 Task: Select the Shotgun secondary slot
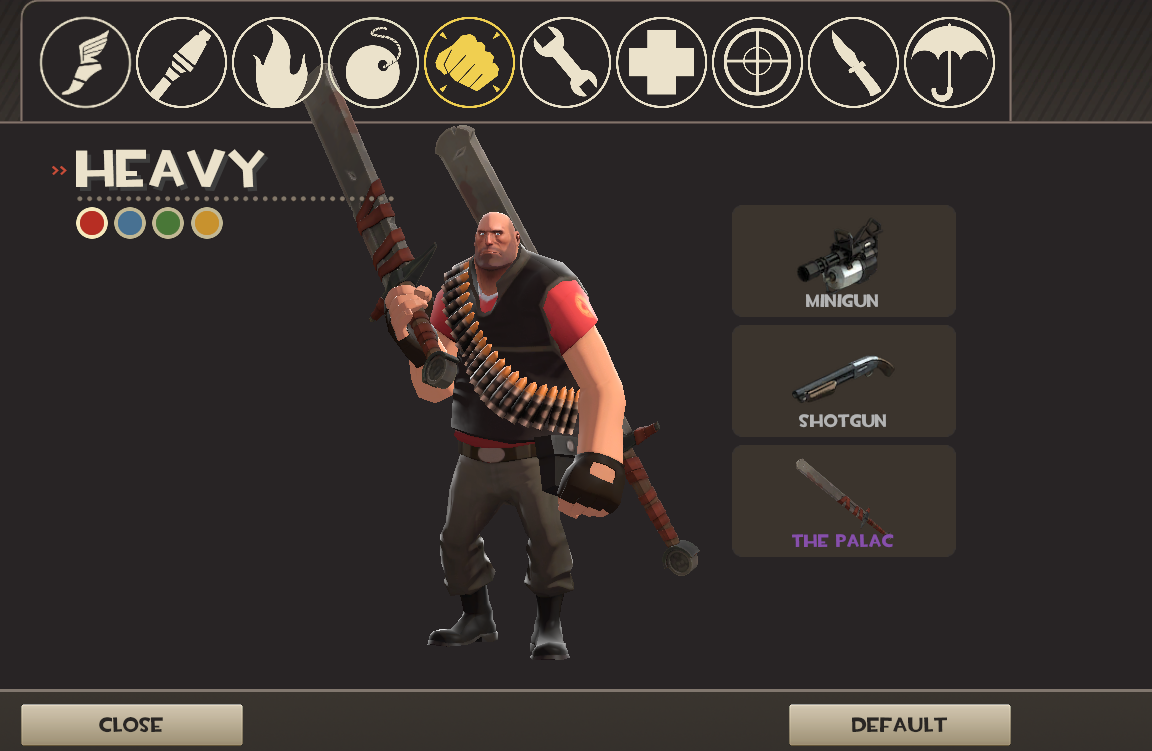[843, 381]
